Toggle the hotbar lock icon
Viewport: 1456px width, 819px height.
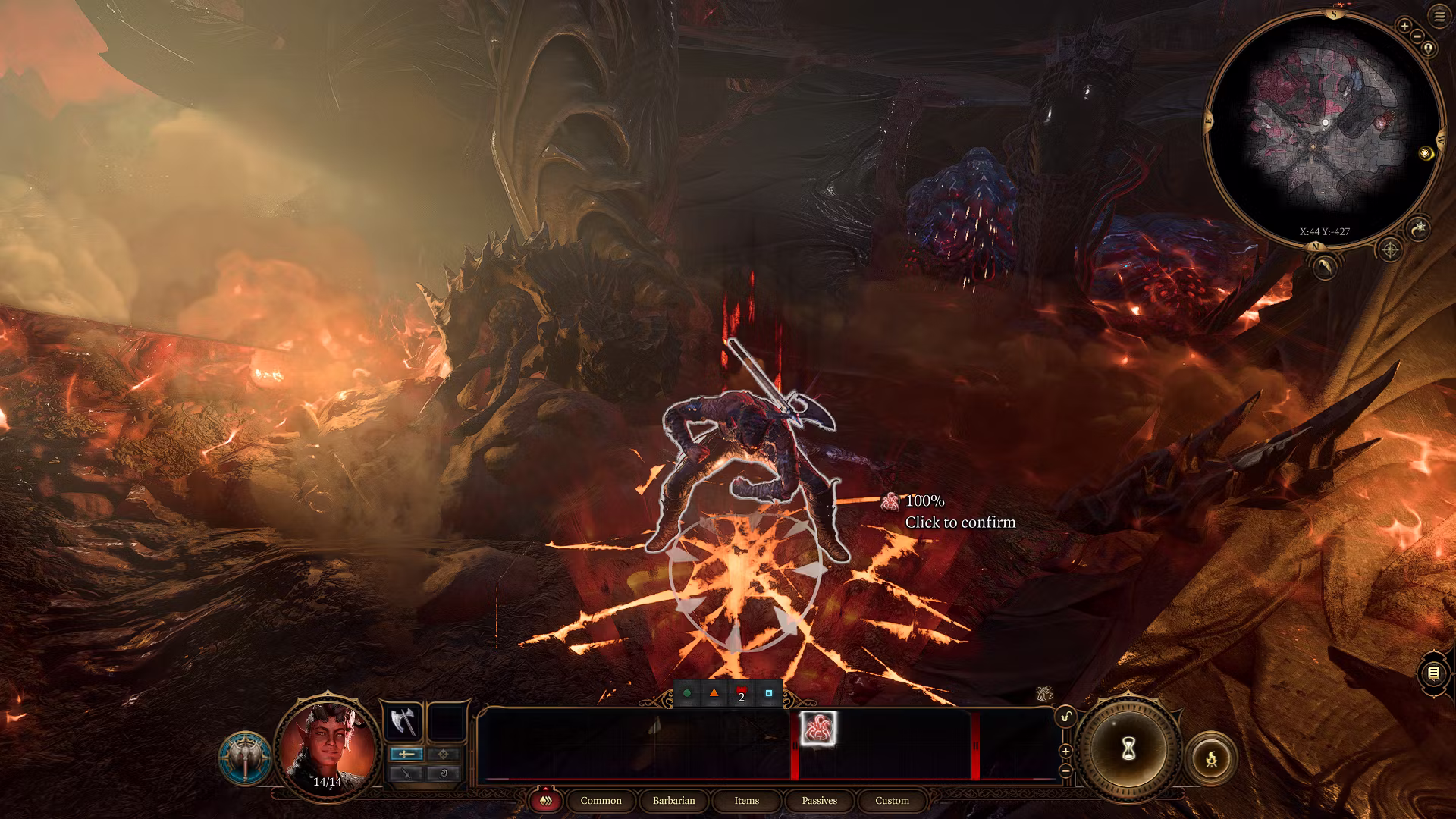point(1065,717)
